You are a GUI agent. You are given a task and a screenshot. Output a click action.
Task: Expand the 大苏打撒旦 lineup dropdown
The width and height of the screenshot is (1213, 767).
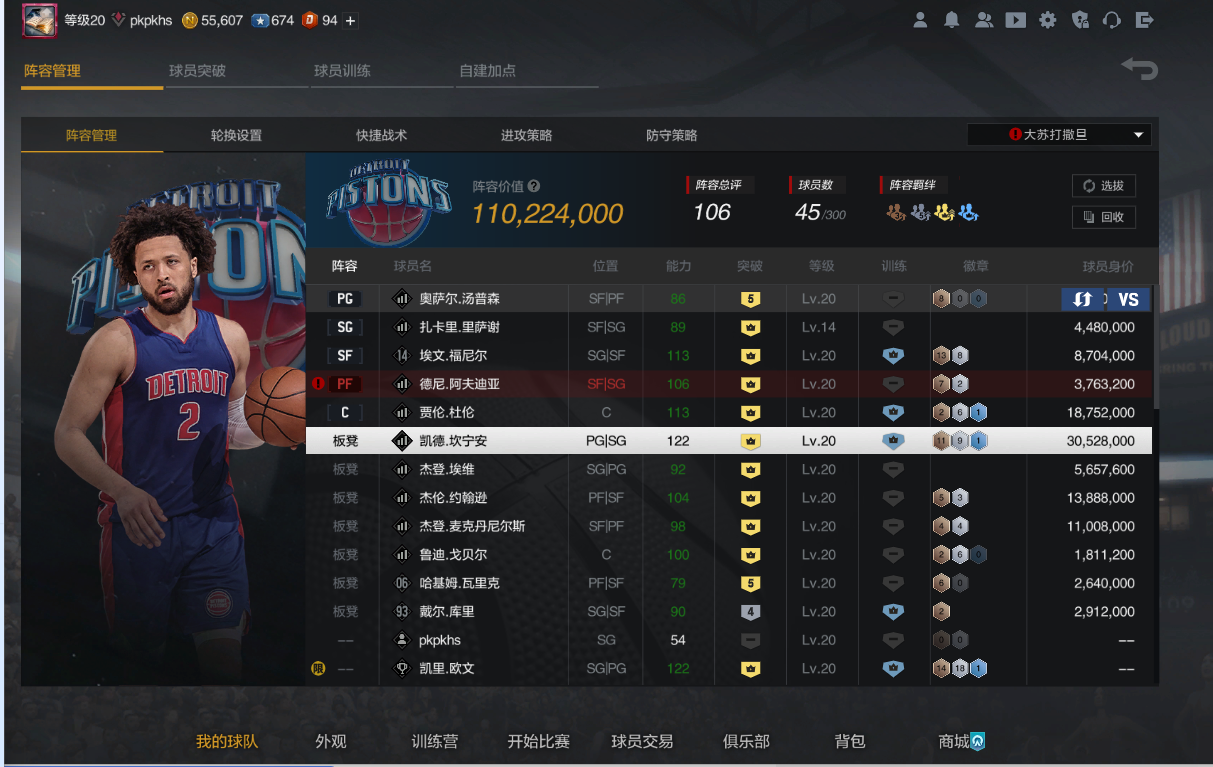point(1058,135)
